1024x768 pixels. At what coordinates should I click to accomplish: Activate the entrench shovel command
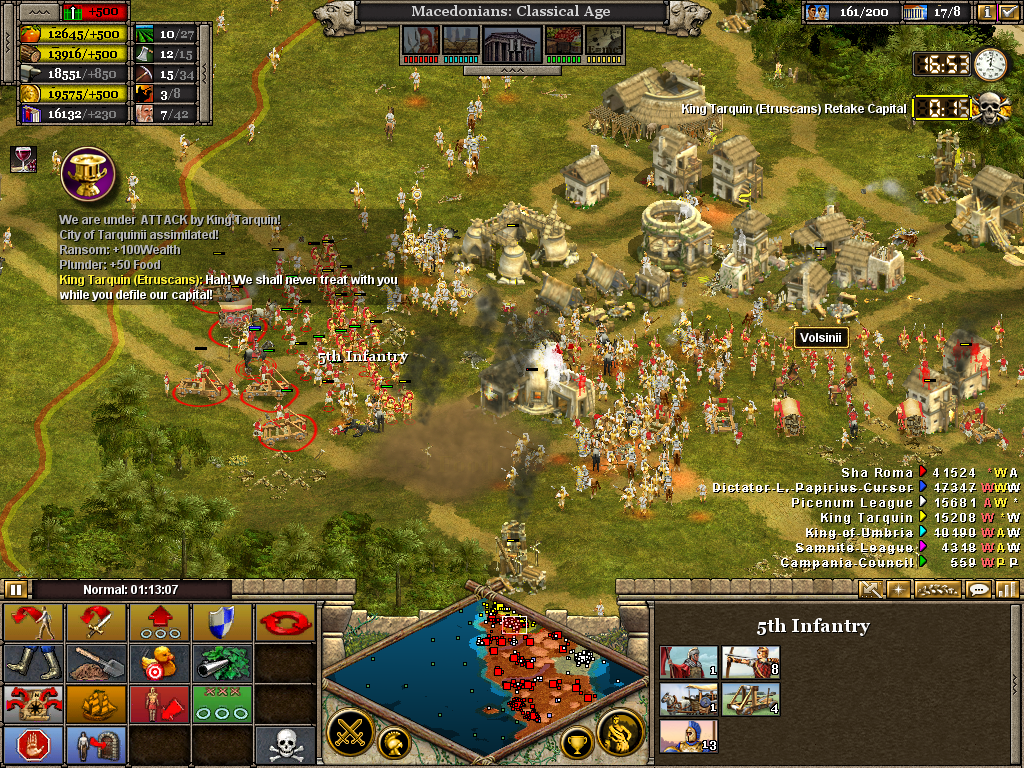coord(96,663)
